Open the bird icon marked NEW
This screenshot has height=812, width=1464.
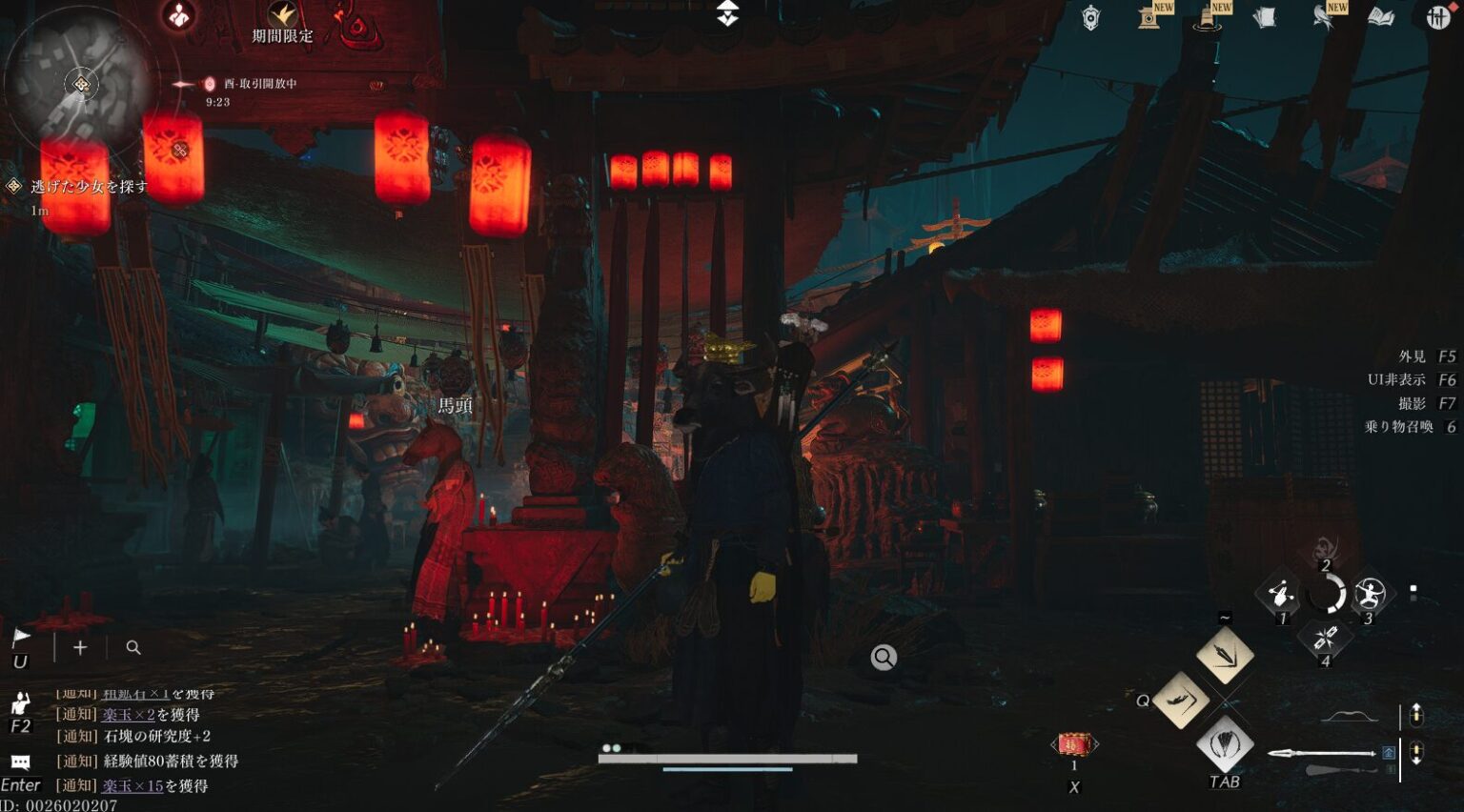point(1325,15)
